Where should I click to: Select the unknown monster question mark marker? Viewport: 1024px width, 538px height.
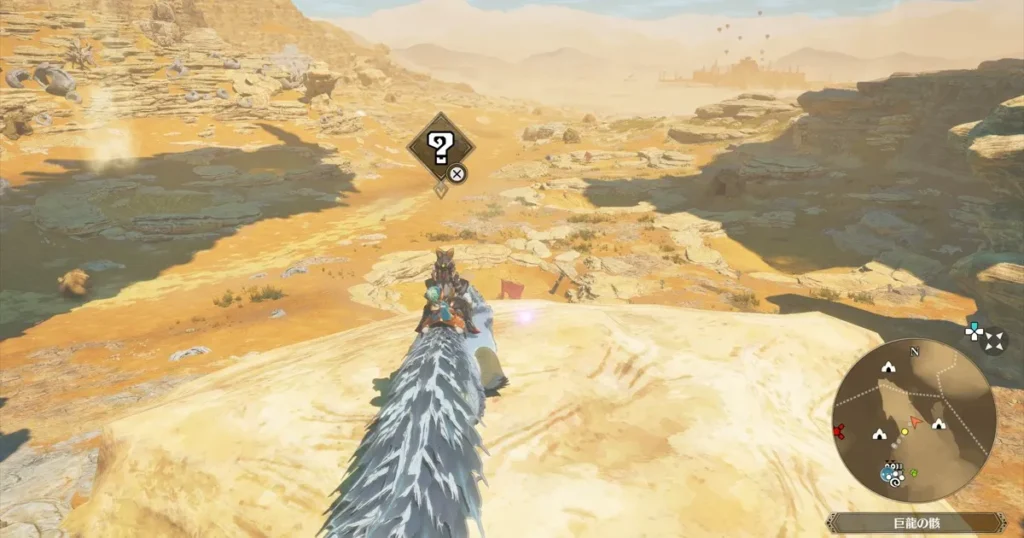pos(440,148)
